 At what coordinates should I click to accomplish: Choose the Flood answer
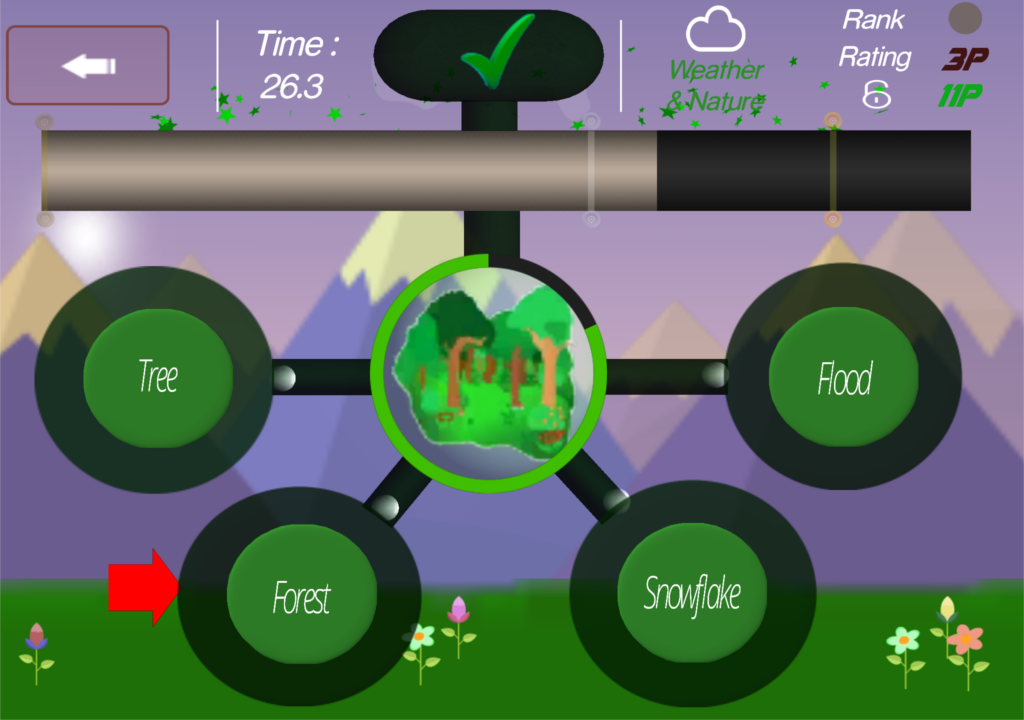(844, 379)
